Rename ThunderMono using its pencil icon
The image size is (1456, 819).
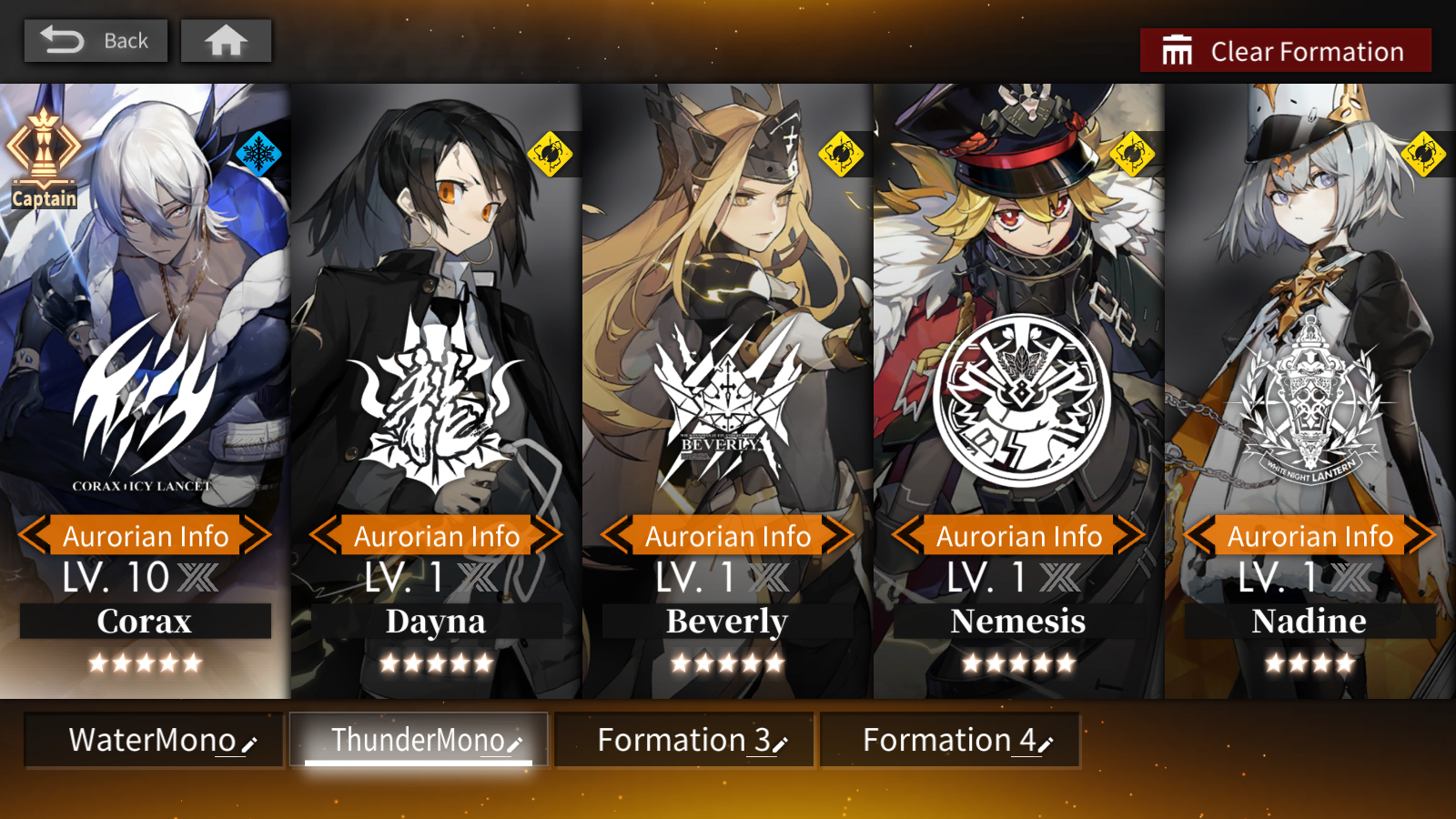516,744
